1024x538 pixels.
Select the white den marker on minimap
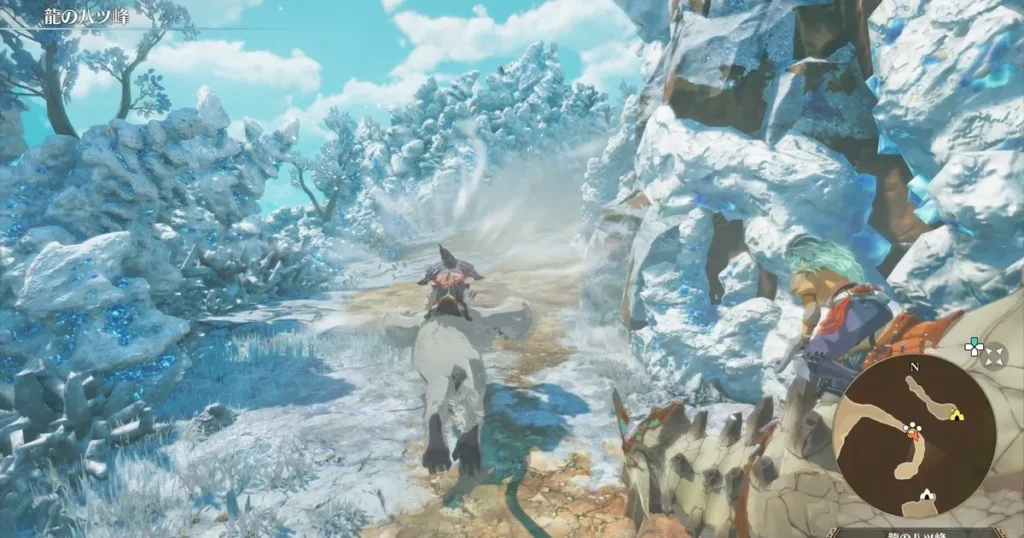point(927,493)
